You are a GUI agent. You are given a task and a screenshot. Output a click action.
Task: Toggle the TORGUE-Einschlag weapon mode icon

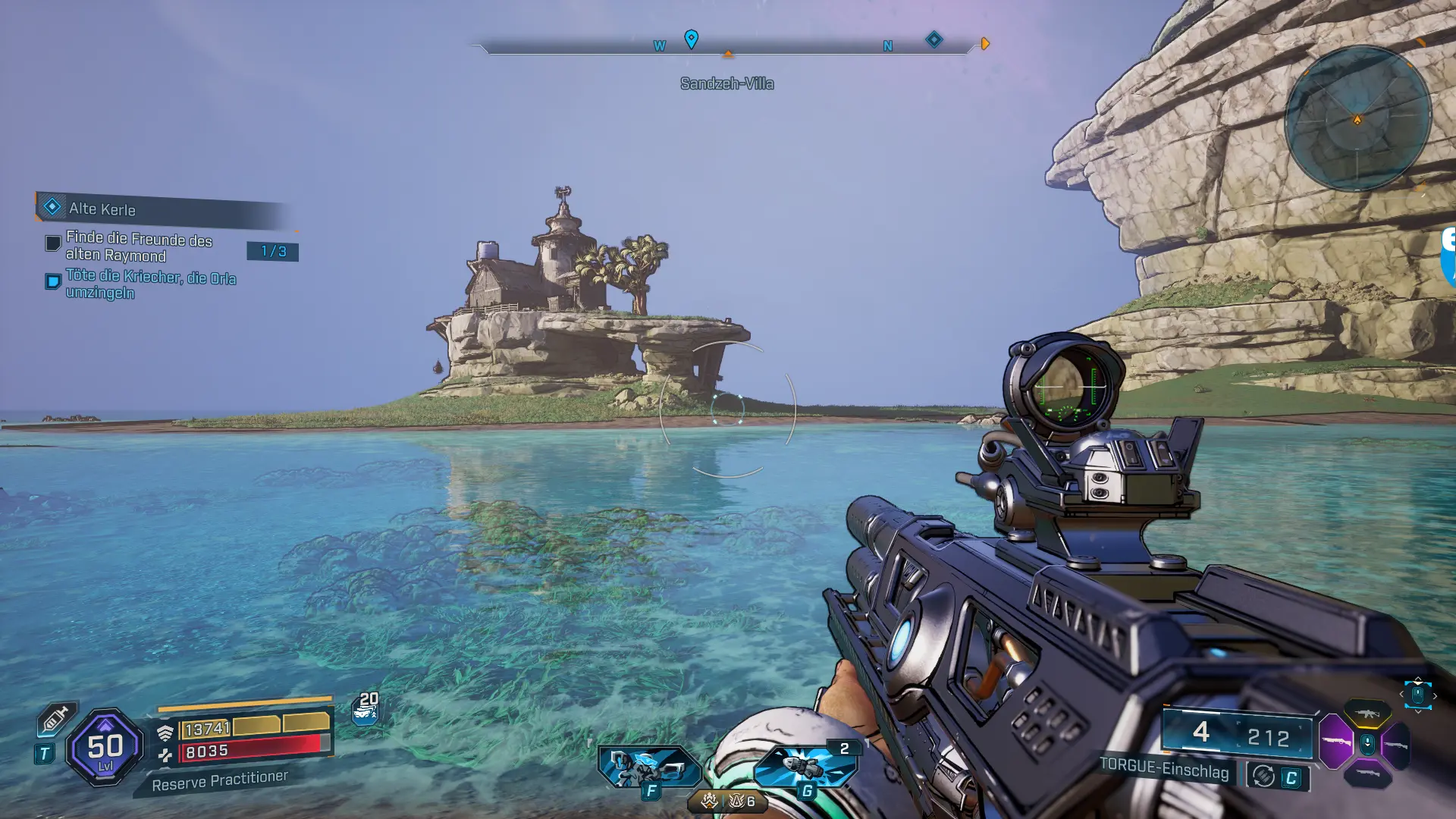(1263, 776)
